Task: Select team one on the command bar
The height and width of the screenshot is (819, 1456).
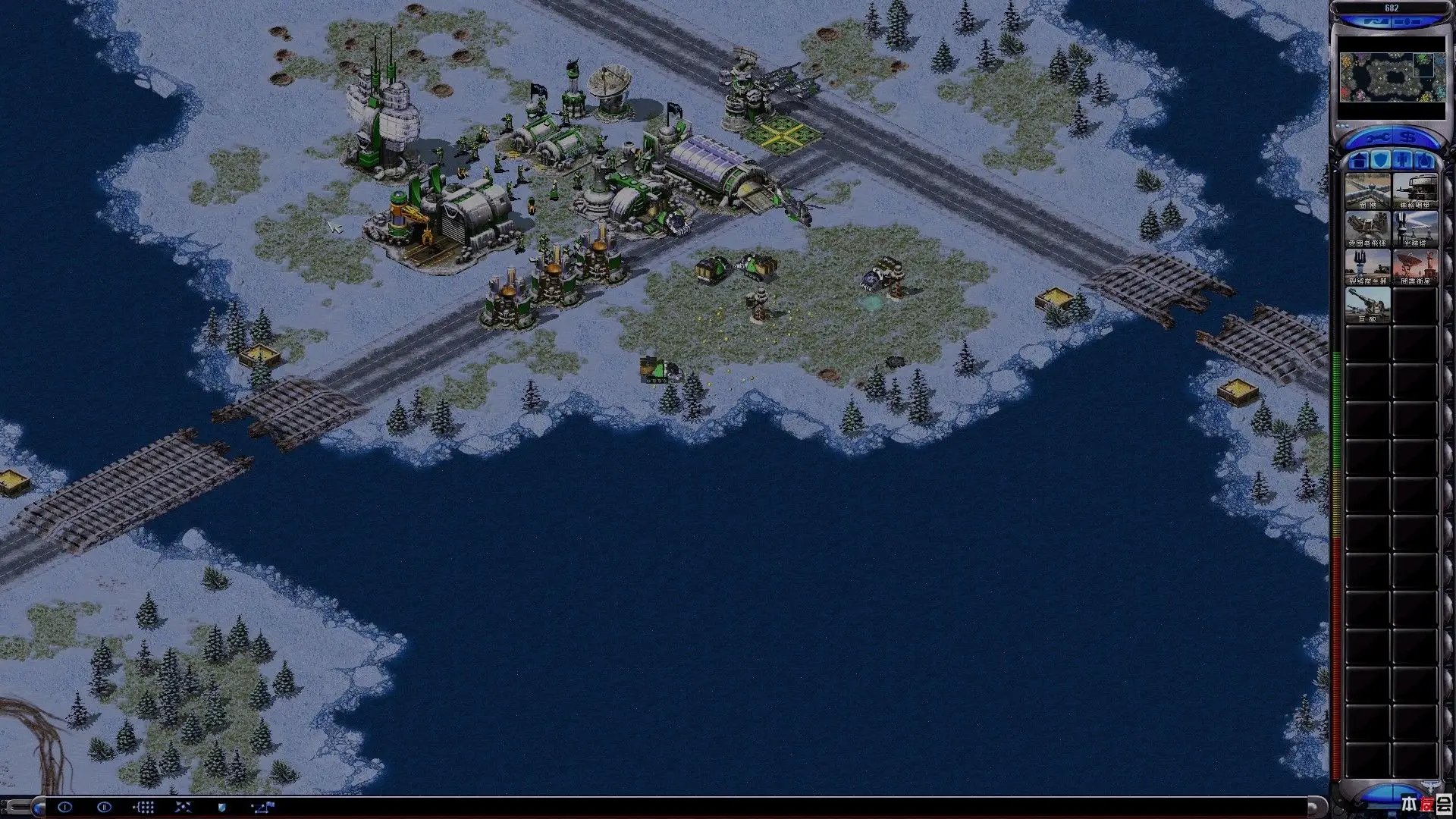Action: pos(64,807)
